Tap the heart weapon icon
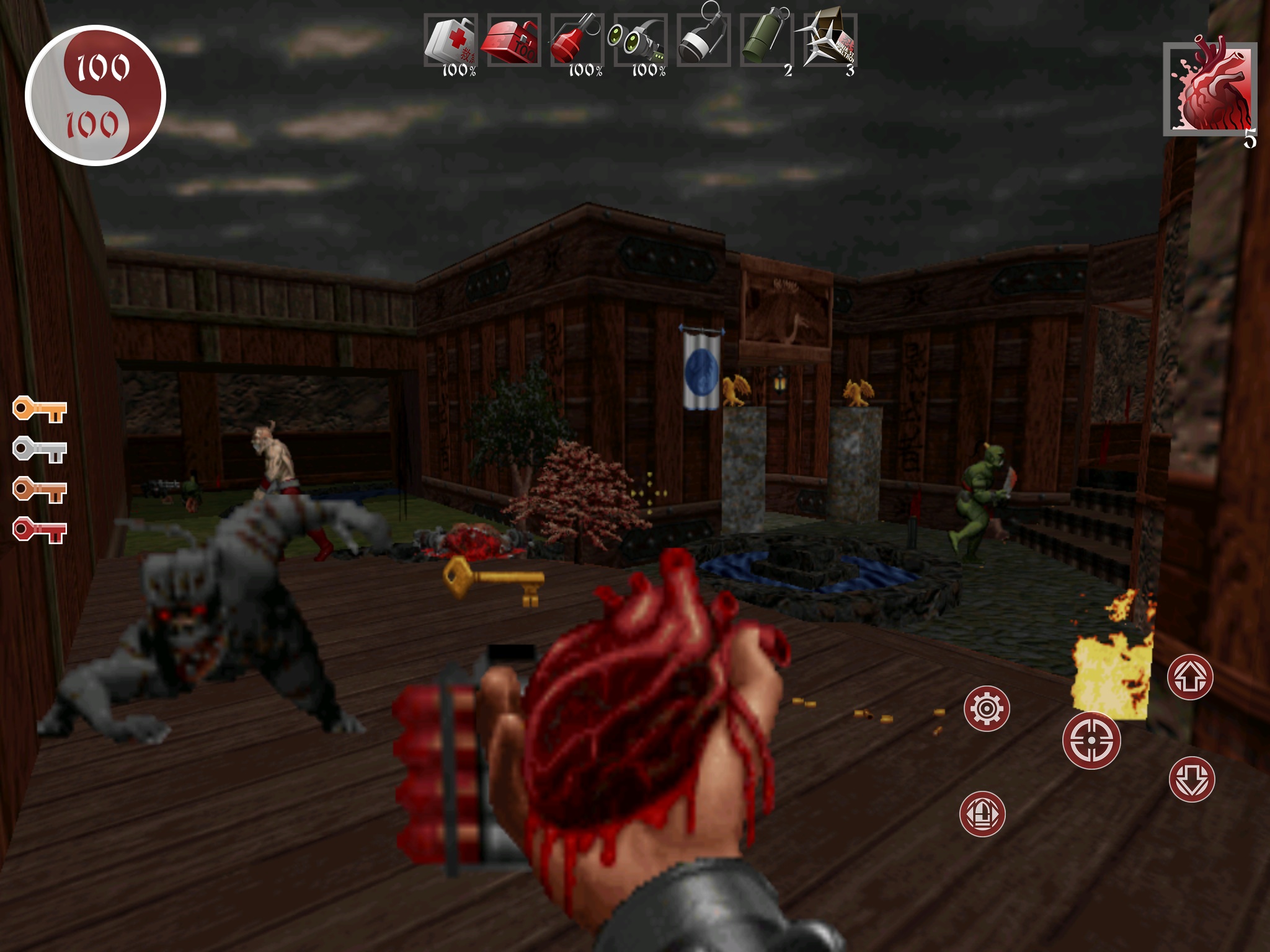1270x952 pixels. point(1209,89)
